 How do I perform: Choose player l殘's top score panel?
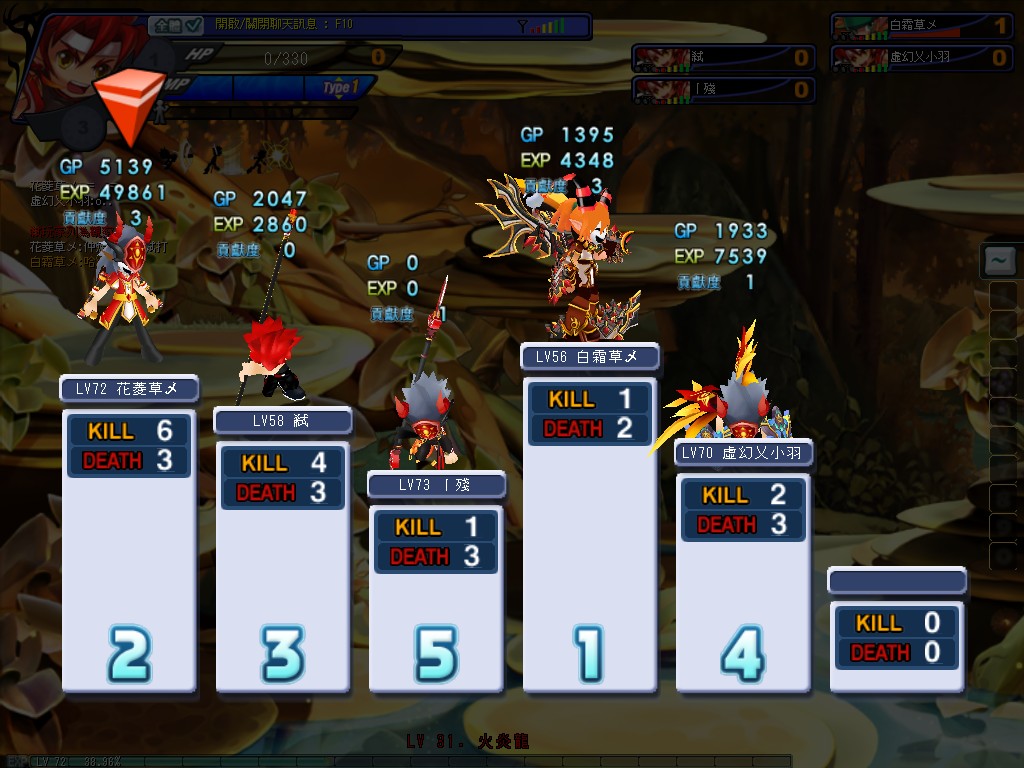[x=723, y=89]
